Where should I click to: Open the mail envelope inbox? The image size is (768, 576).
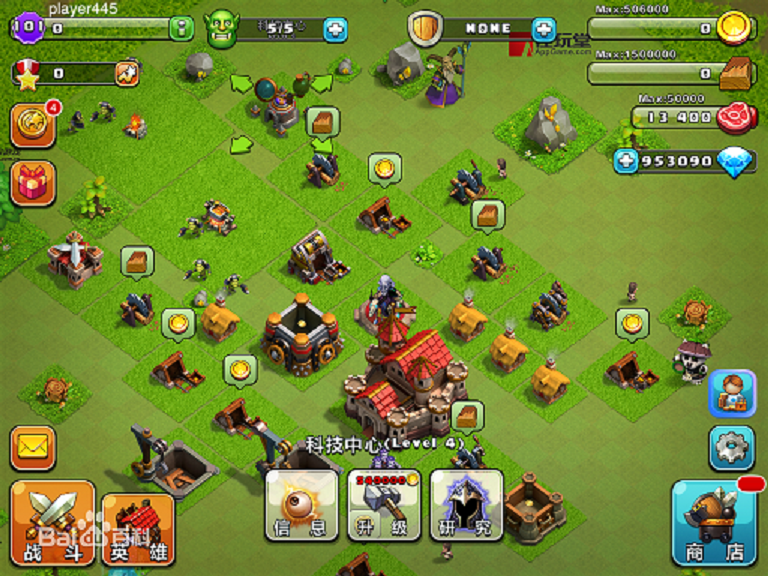pyautogui.click(x=33, y=447)
